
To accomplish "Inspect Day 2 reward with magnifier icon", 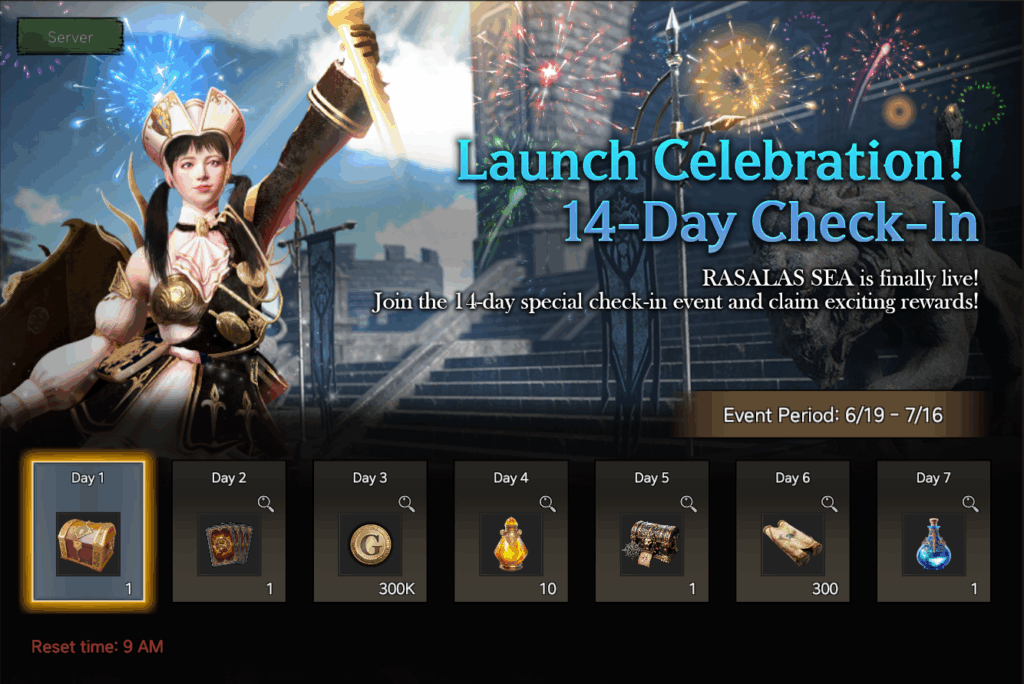I will click(x=265, y=503).
